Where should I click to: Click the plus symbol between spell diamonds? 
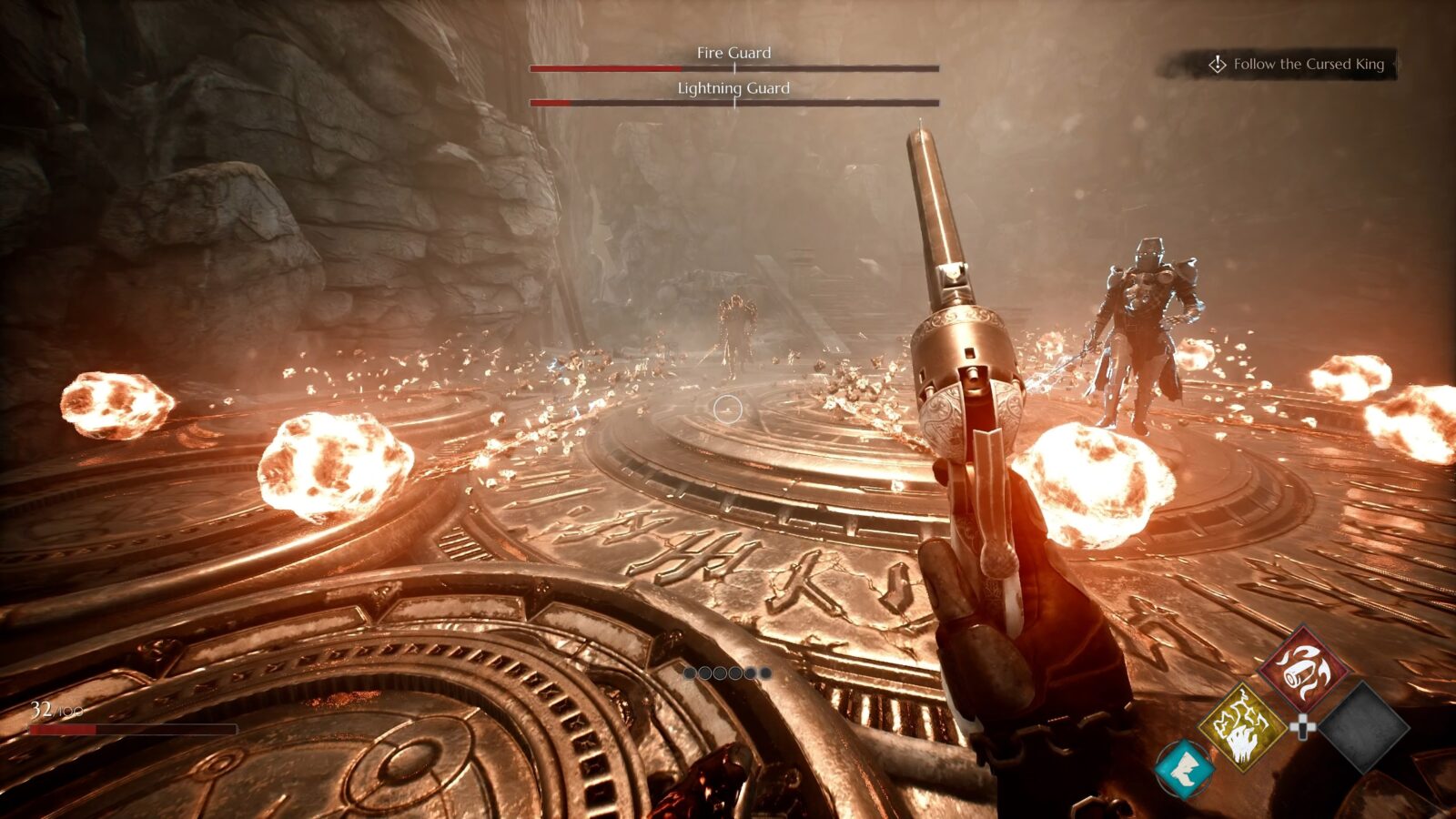(1304, 727)
